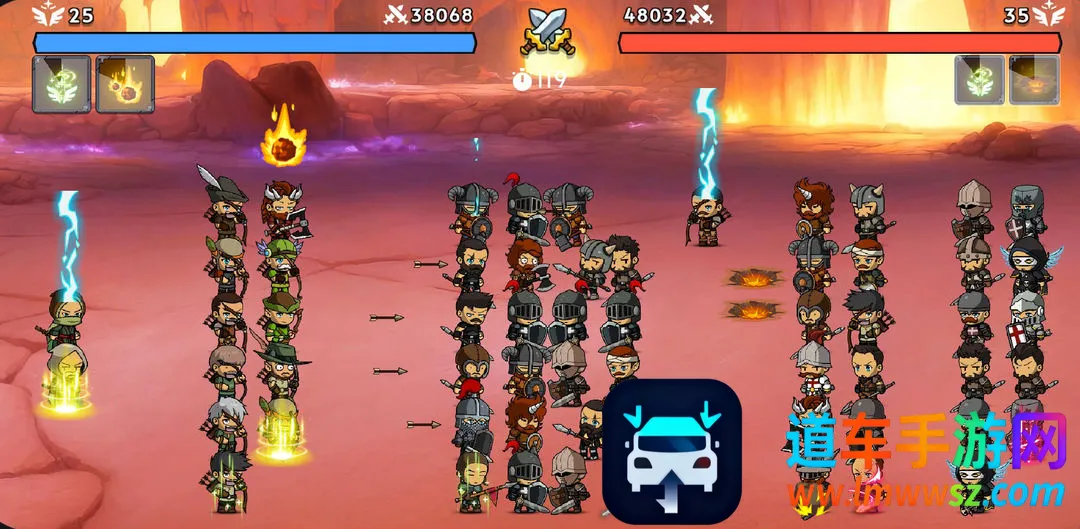This screenshot has width=1080, height=529.
Task: Cast the flaming meteor skill under the blue bar
Action: tap(125, 84)
